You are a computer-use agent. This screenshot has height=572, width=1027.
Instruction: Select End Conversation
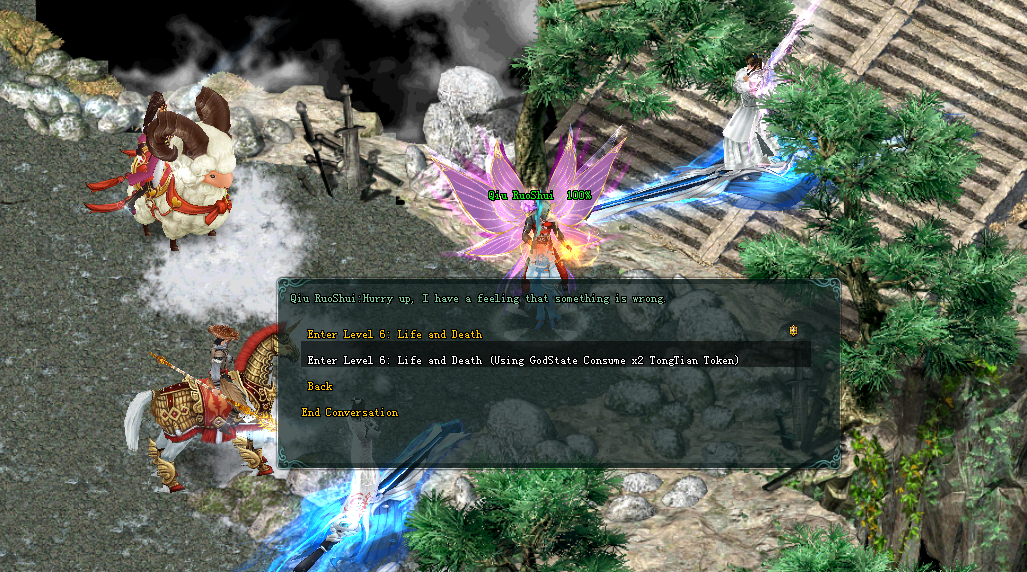[x=350, y=412]
